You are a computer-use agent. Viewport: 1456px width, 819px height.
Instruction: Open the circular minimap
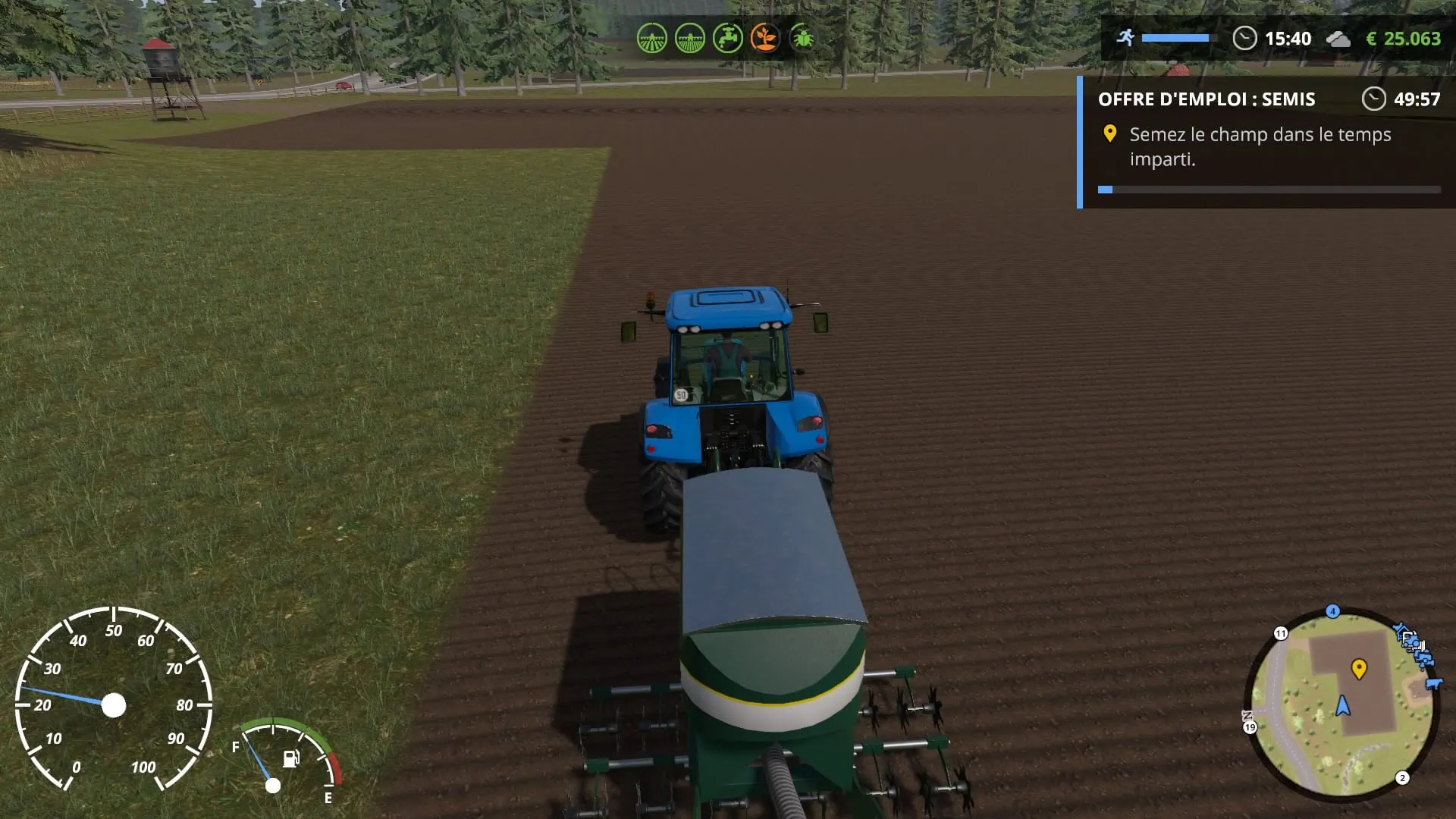pyautogui.click(x=1341, y=705)
